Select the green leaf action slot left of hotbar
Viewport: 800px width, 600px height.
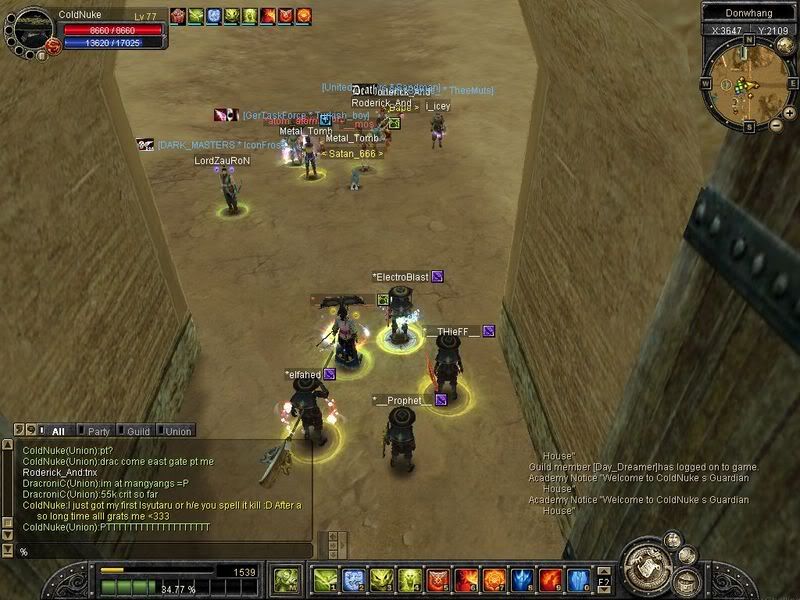click(285, 579)
